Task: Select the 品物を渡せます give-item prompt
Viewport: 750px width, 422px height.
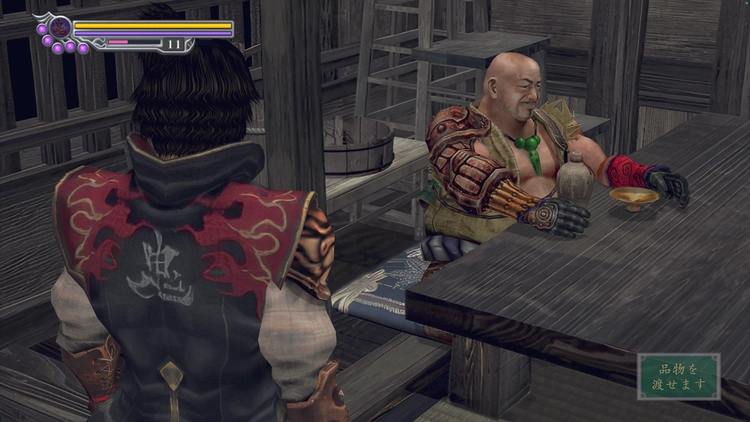Action: point(679,376)
